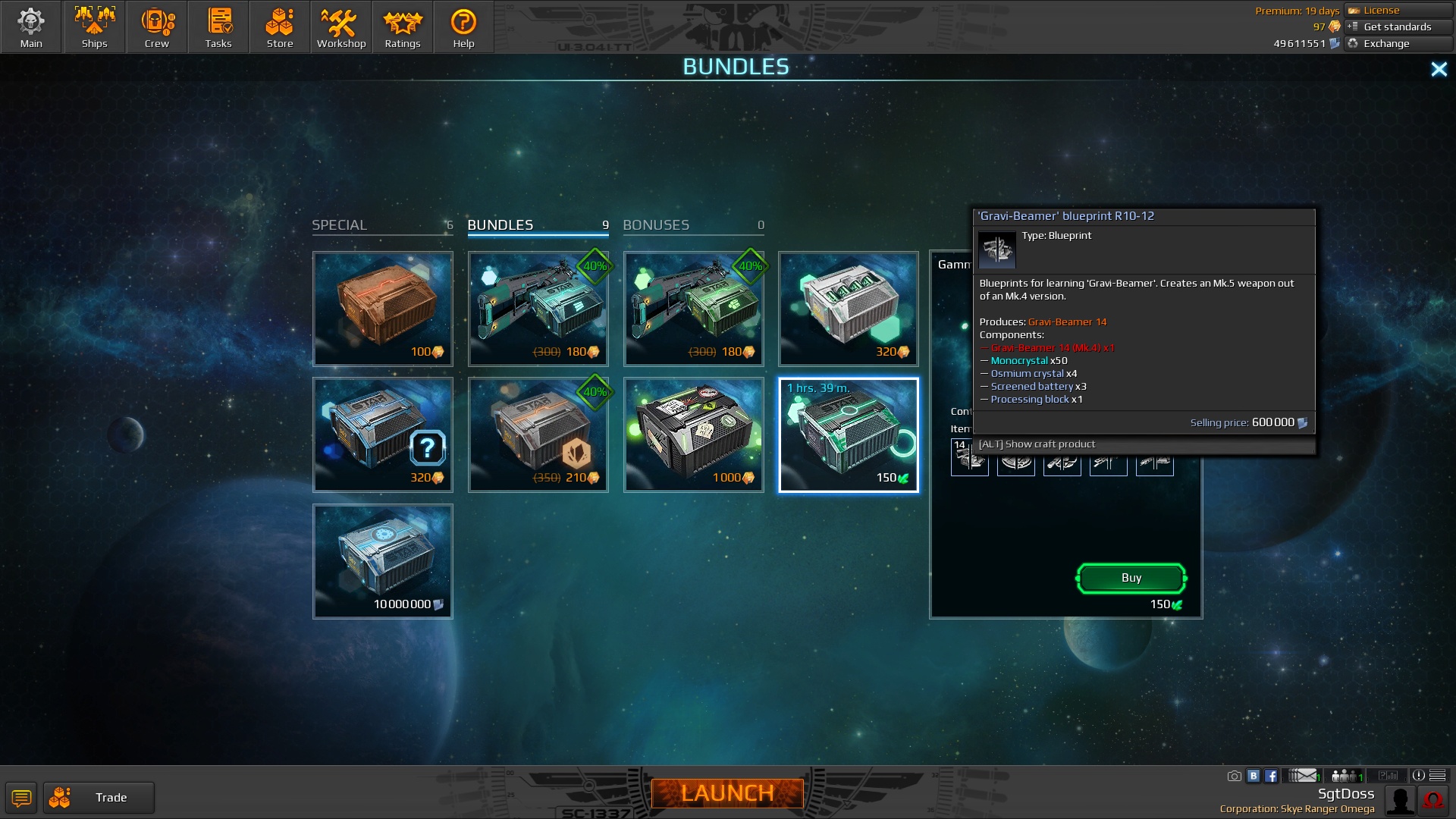Show the Tasks list
This screenshot has height=819, width=1456.
(x=218, y=27)
